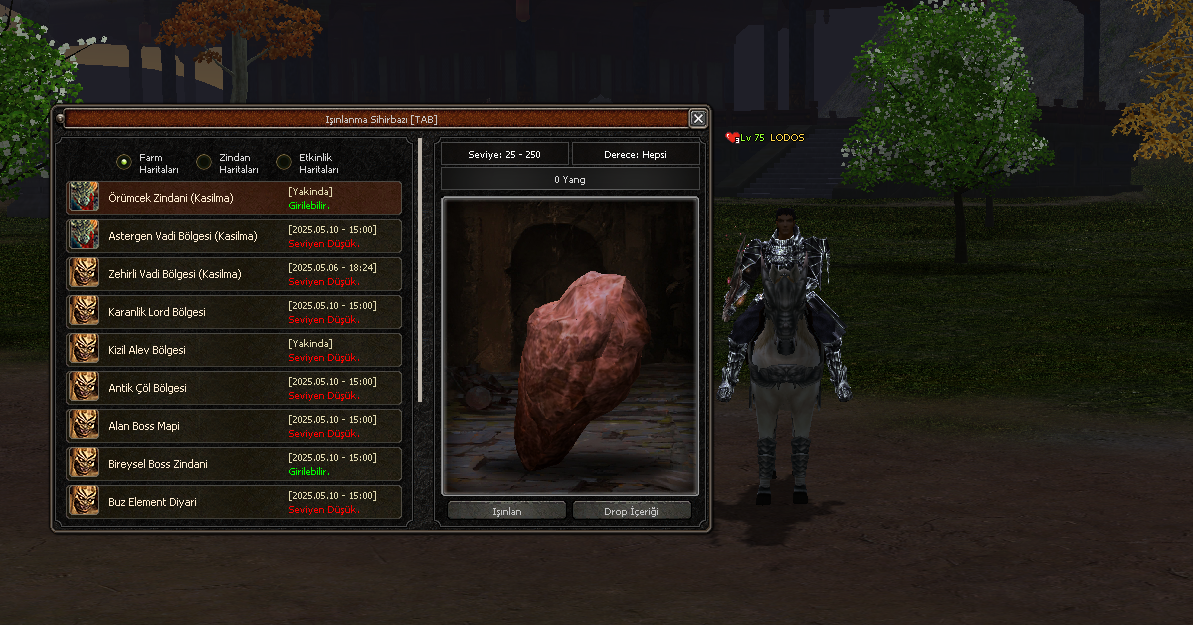1193x625 pixels.
Task: Select Örümcek Zindani (Kasilma) row
Action: (234, 198)
